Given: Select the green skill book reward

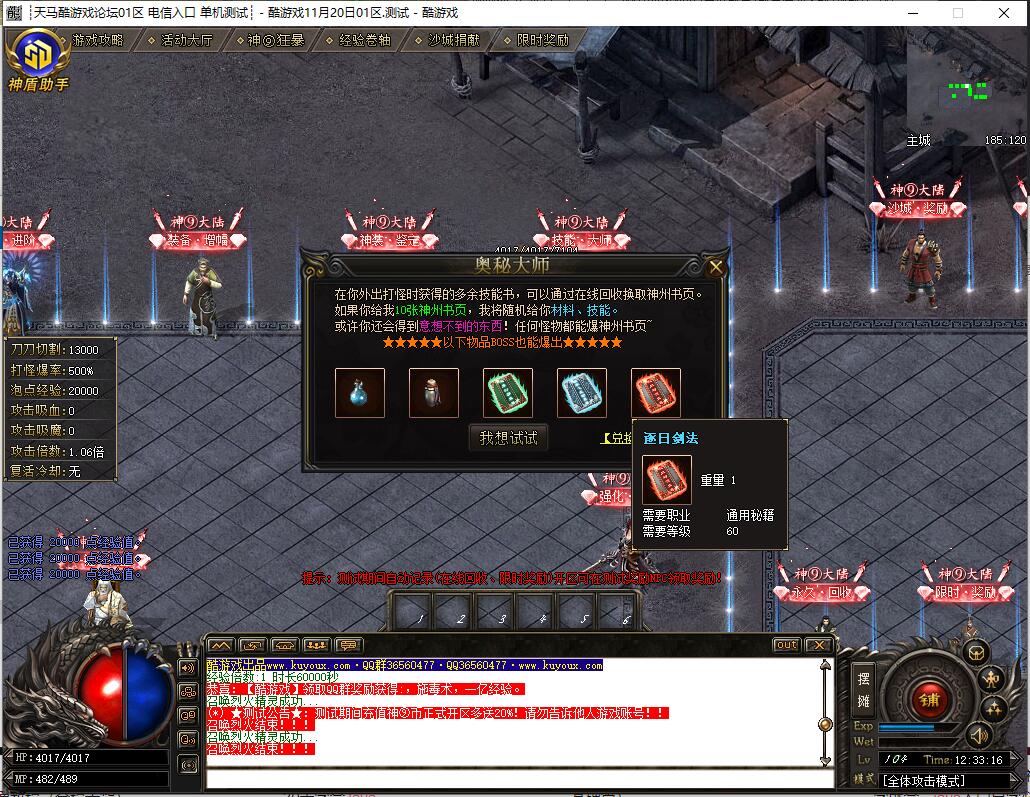Looking at the screenshot, I should tap(508, 393).
